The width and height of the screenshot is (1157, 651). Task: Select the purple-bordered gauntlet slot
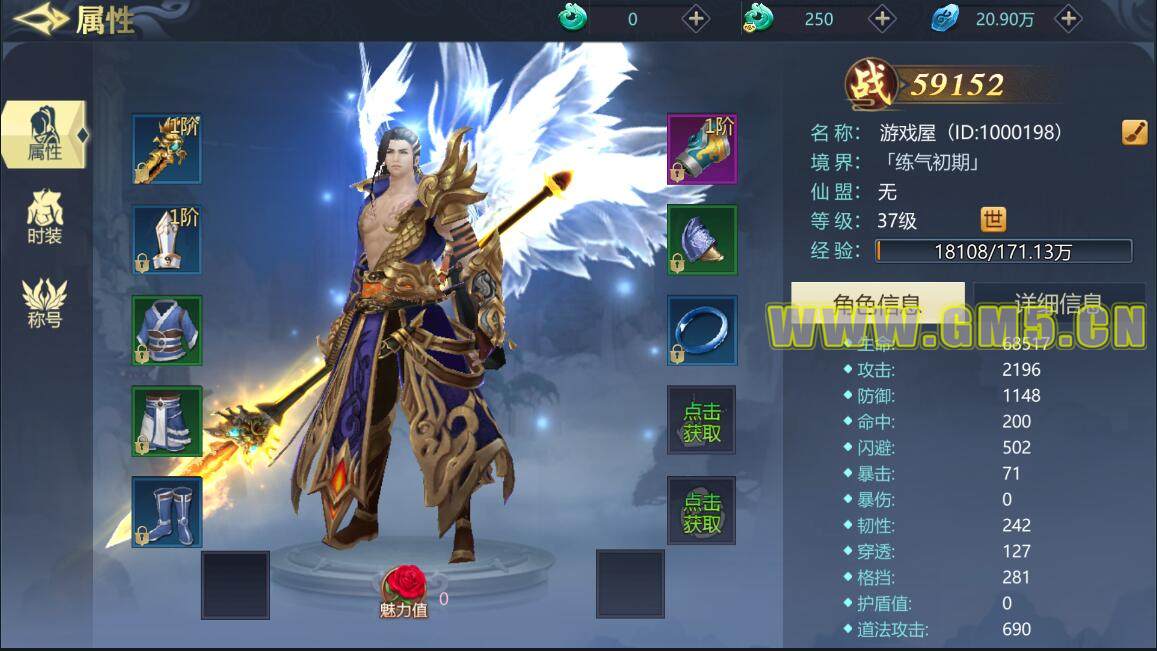(702, 149)
